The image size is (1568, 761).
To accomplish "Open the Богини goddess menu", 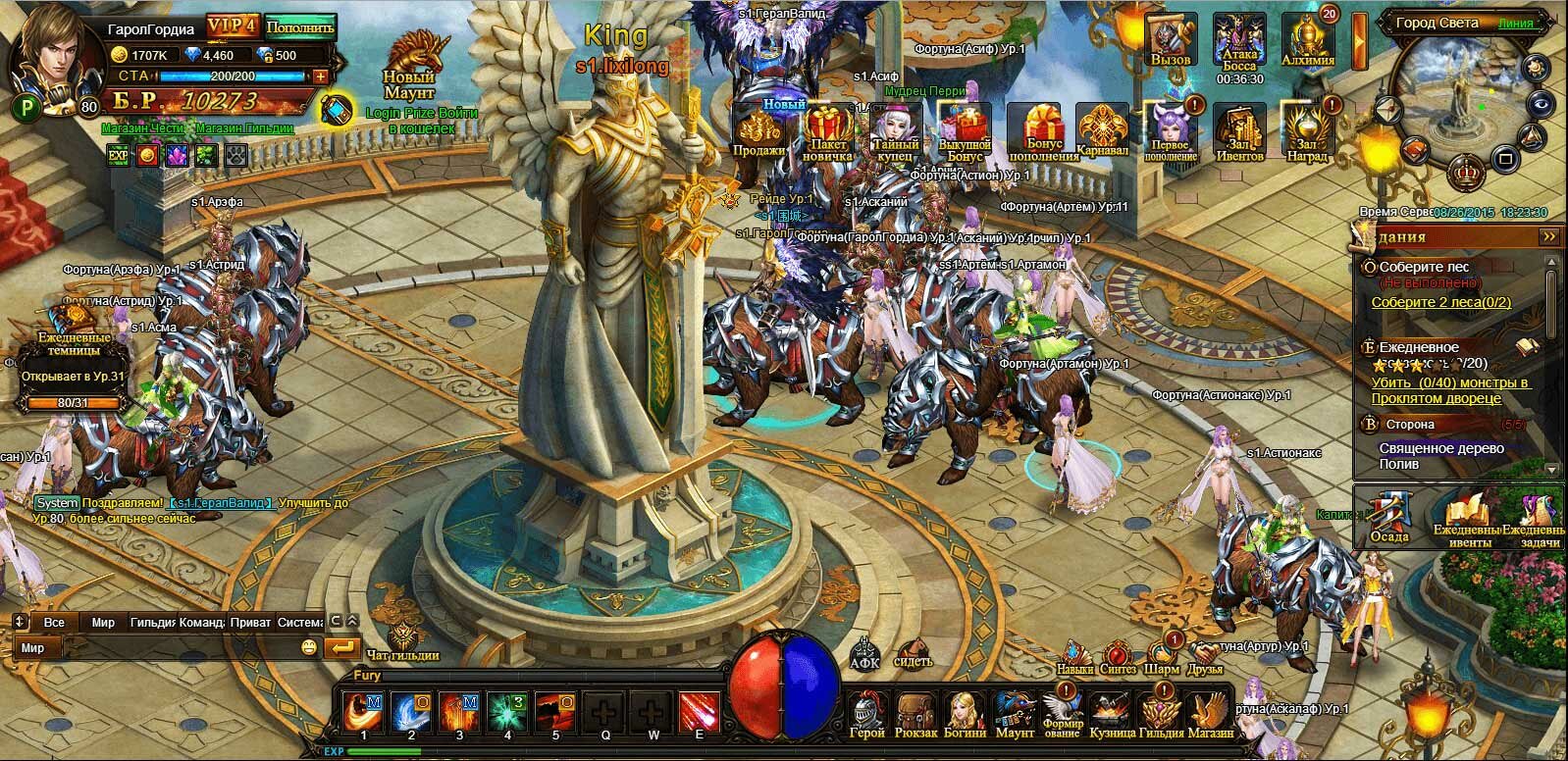I will point(966,712).
